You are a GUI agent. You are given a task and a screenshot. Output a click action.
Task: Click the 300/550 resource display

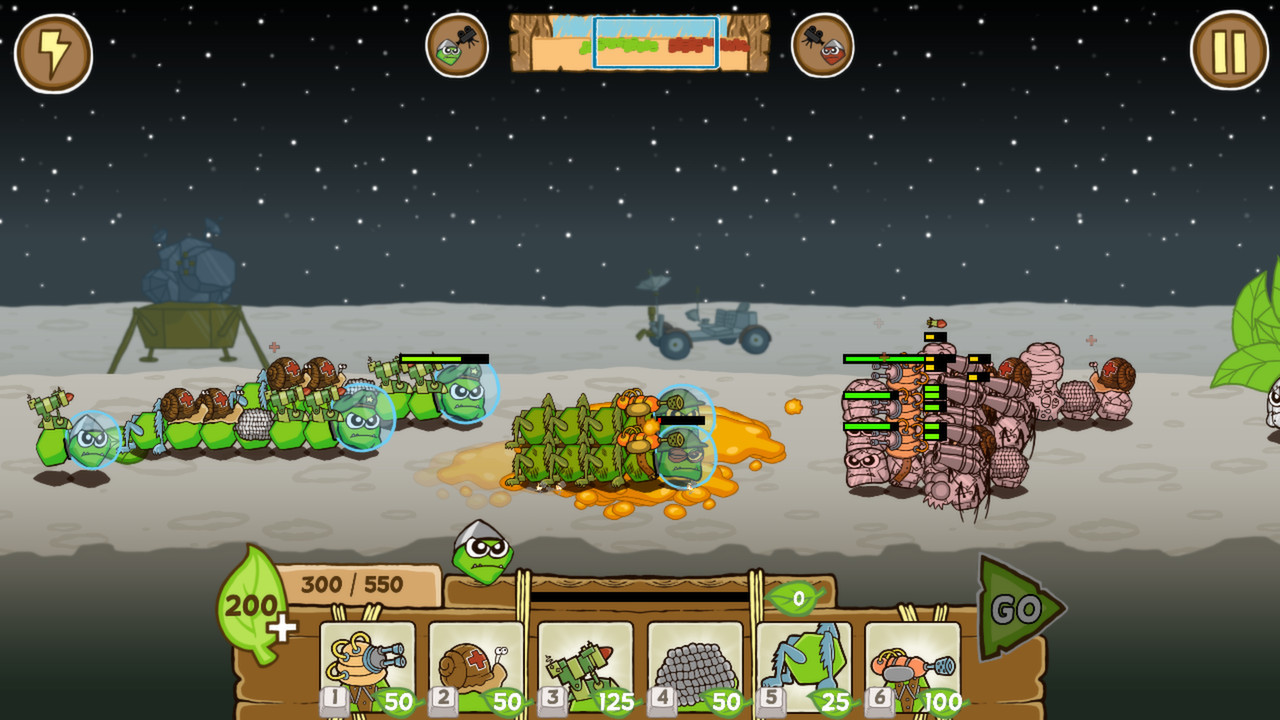pos(352,582)
